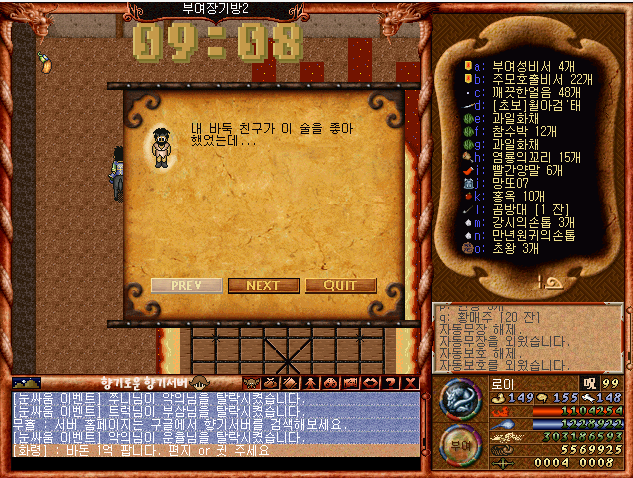Close the dialogue with QUIT
Screen dimensions: 633x478
(341, 285)
